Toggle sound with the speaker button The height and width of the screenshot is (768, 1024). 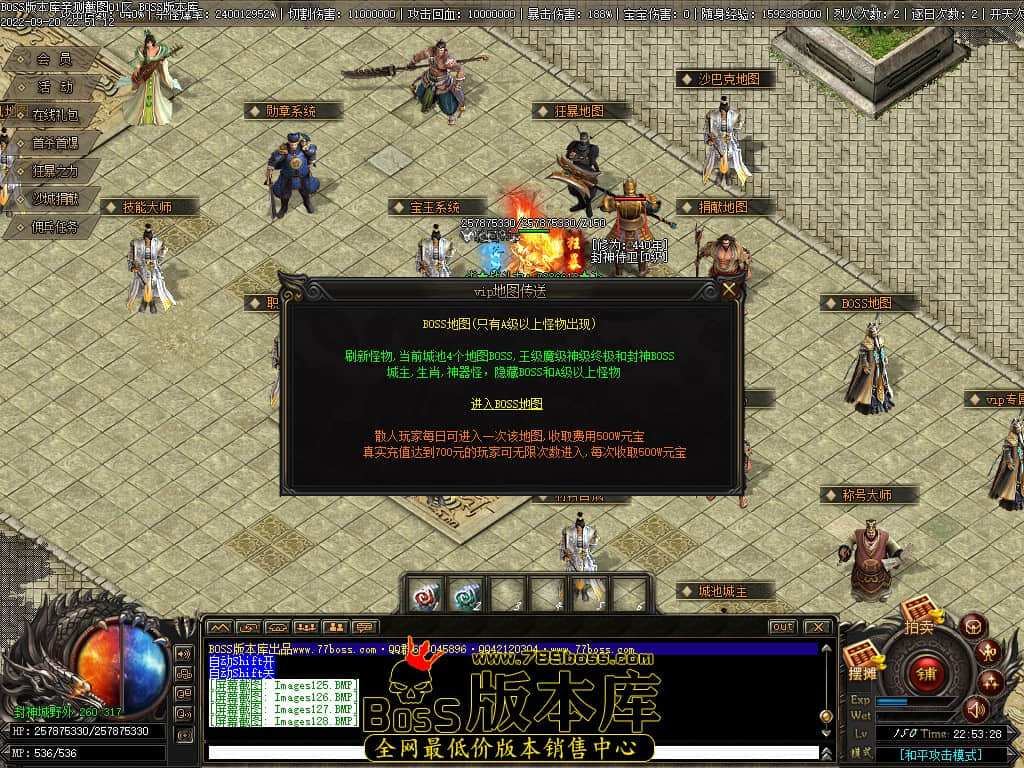point(975,710)
